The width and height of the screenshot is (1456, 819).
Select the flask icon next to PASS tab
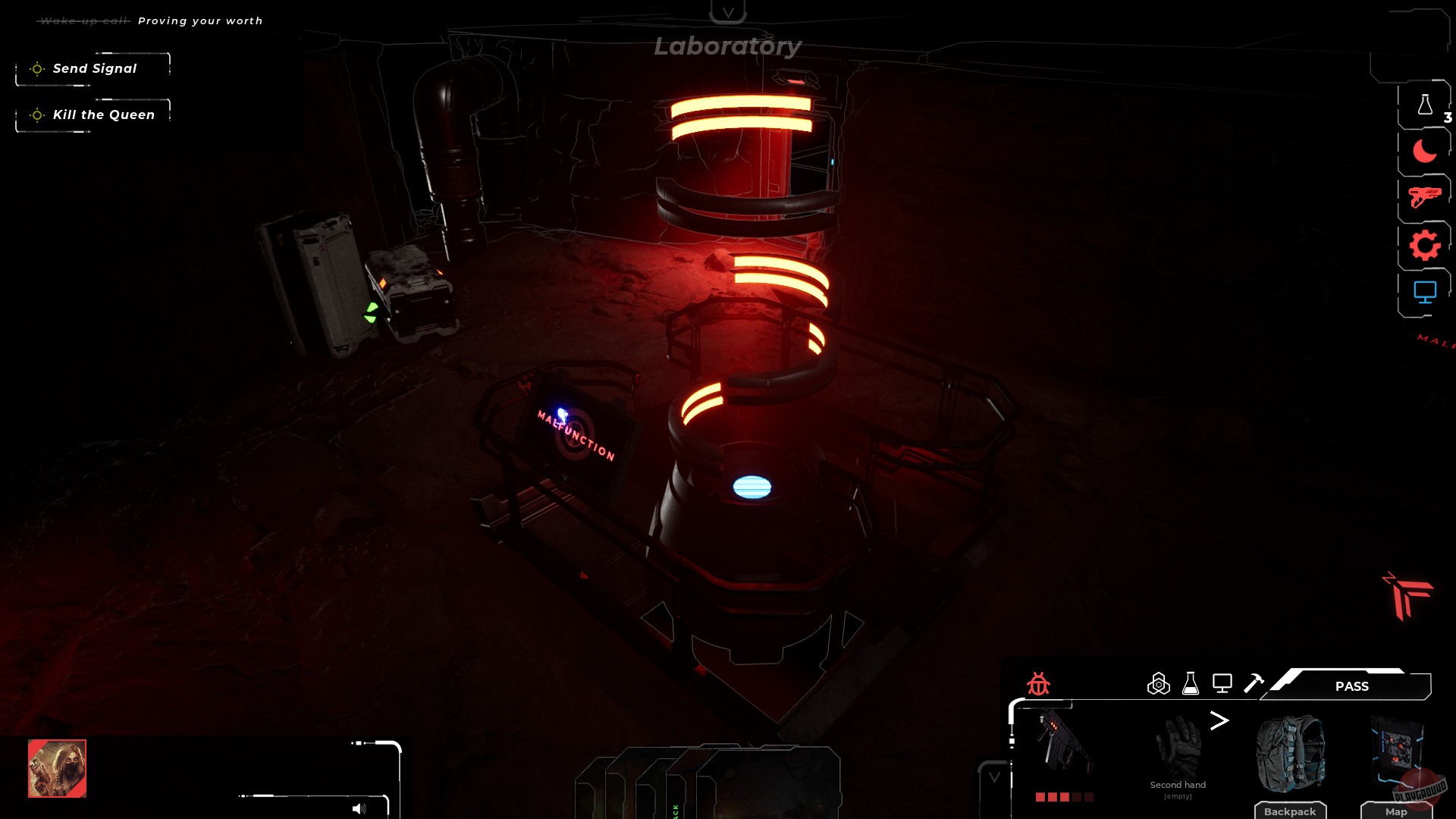pyautogui.click(x=1191, y=683)
